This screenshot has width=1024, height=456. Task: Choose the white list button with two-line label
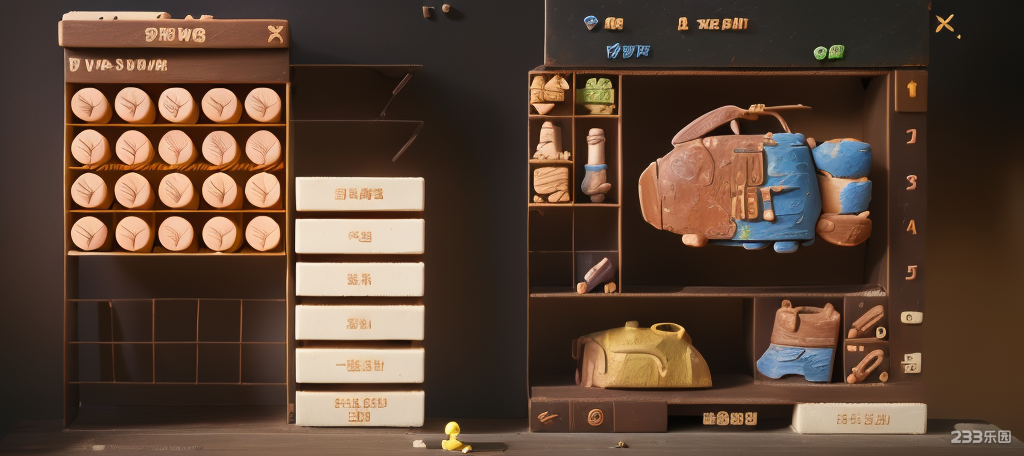[x=359, y=408]
